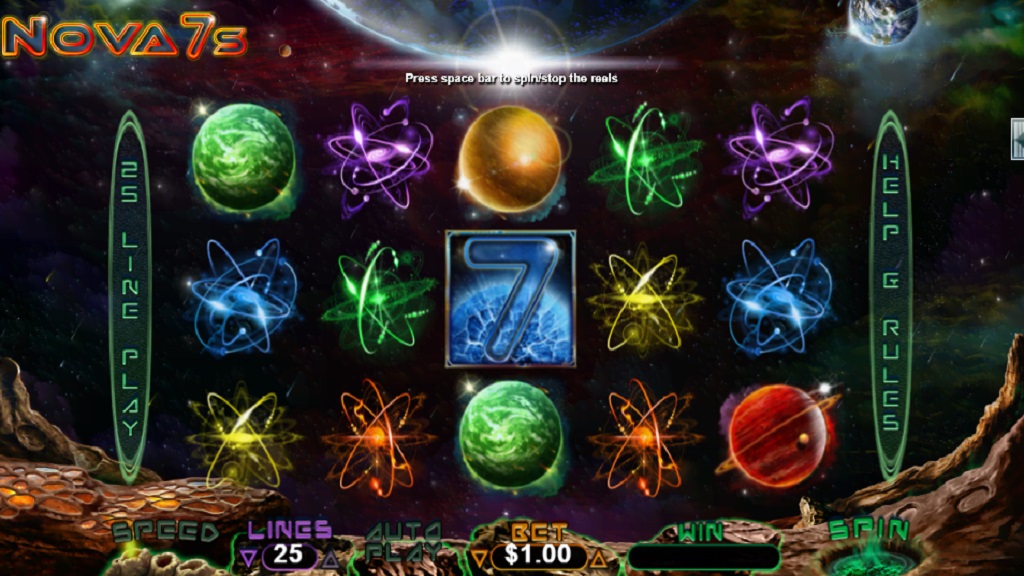Click the 25 Line Play side panel
This screenshot has width=1024, height=576.
(x=130, y=293)
